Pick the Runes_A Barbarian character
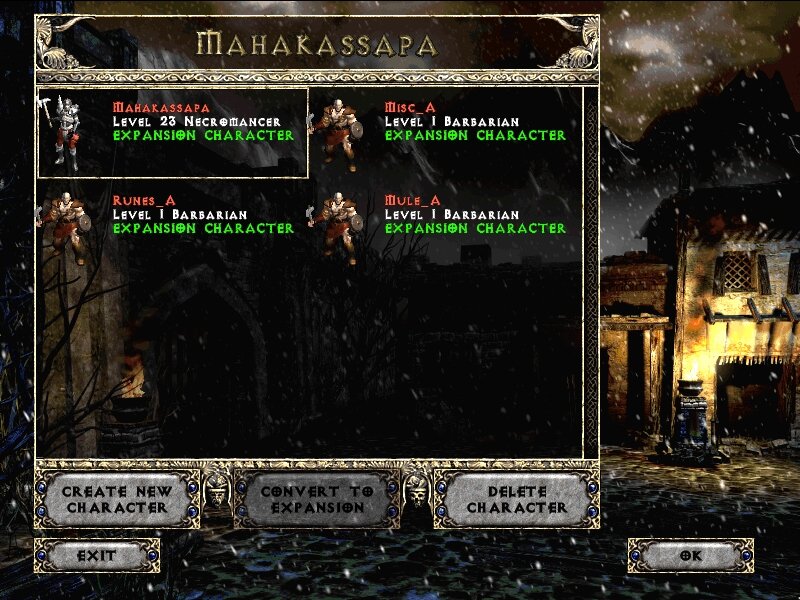Viewport: 800px width, 600px height. click(x=172, y=224)
